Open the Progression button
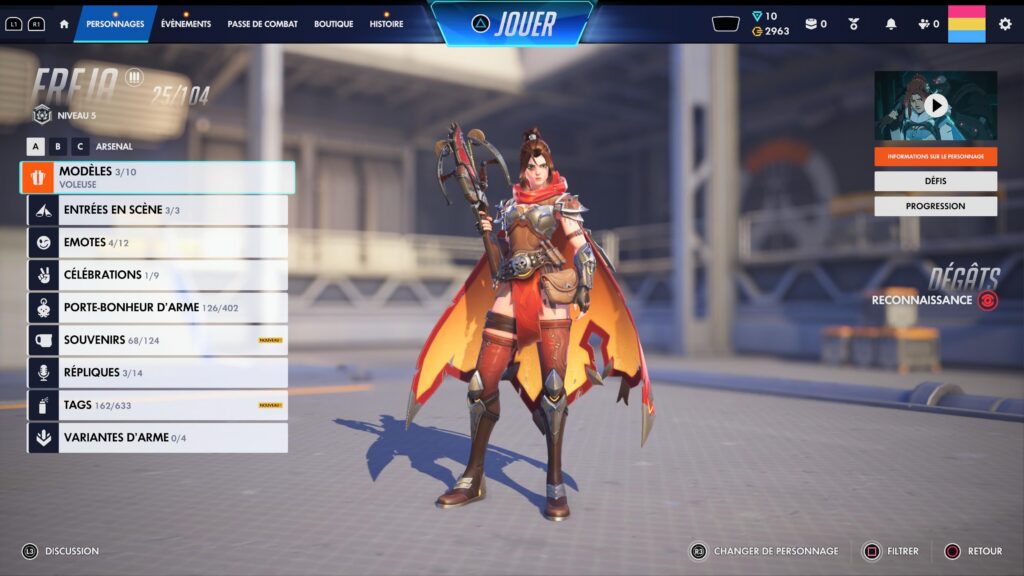This screenshot has width=1024, height=576. [935, 206]
